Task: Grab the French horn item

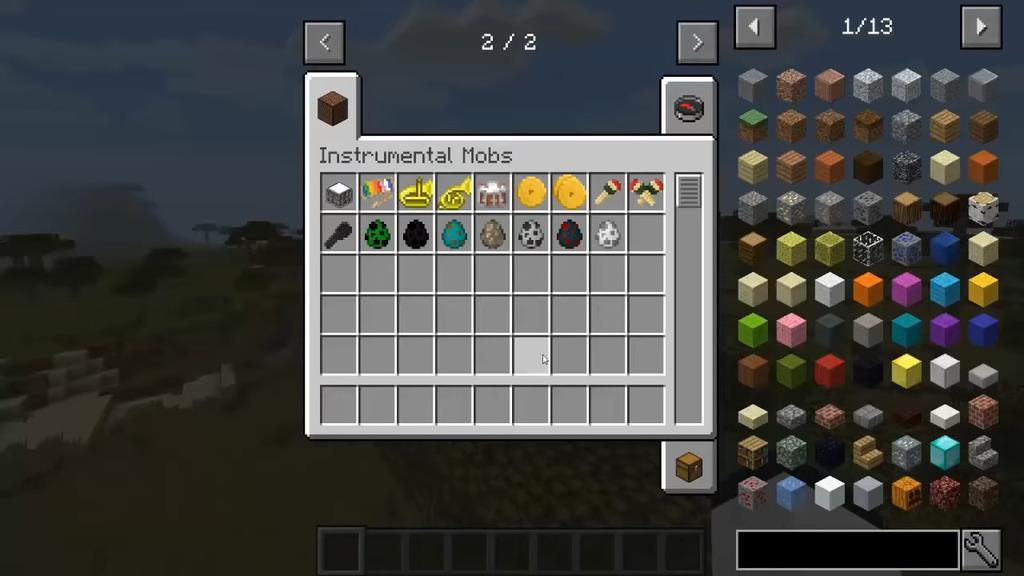Action: [x=454, y=193]
